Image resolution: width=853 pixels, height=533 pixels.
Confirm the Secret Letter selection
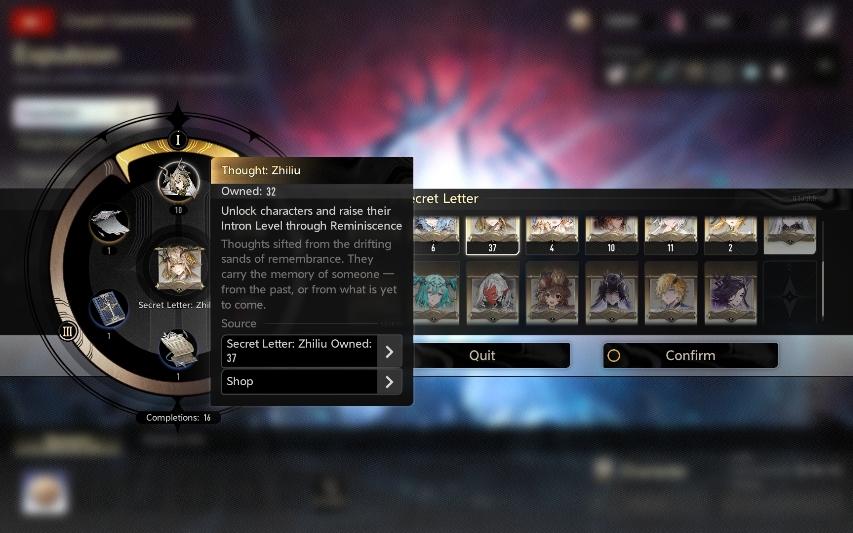point(690,355)
